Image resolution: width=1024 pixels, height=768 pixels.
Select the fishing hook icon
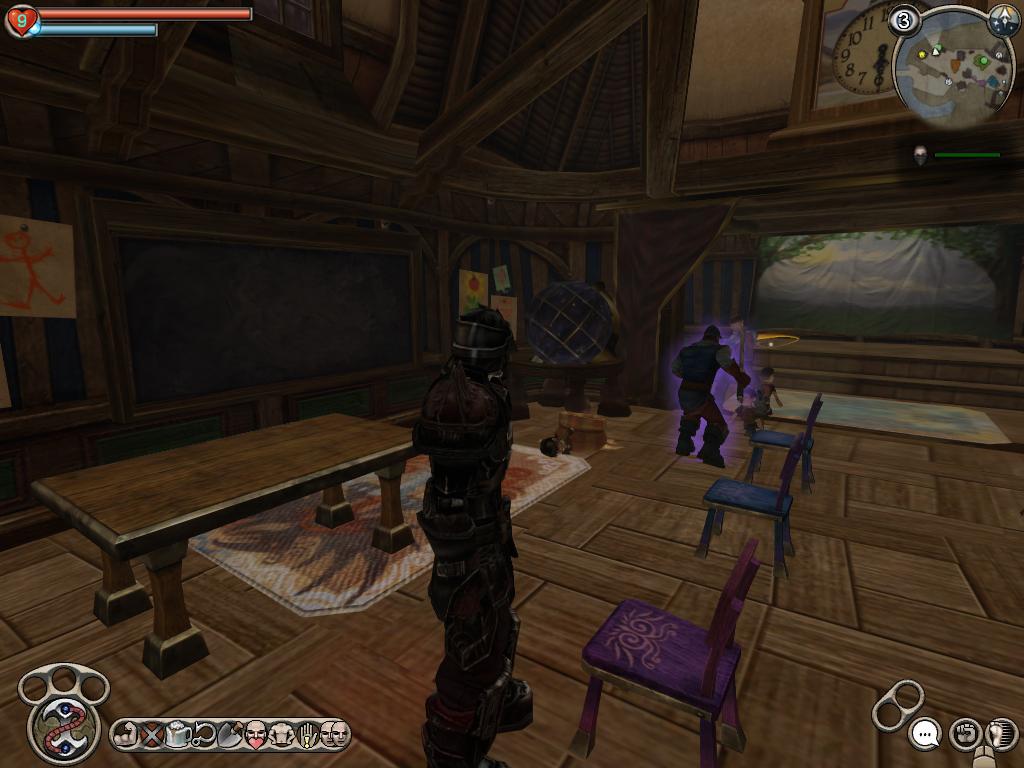(204, 736)
